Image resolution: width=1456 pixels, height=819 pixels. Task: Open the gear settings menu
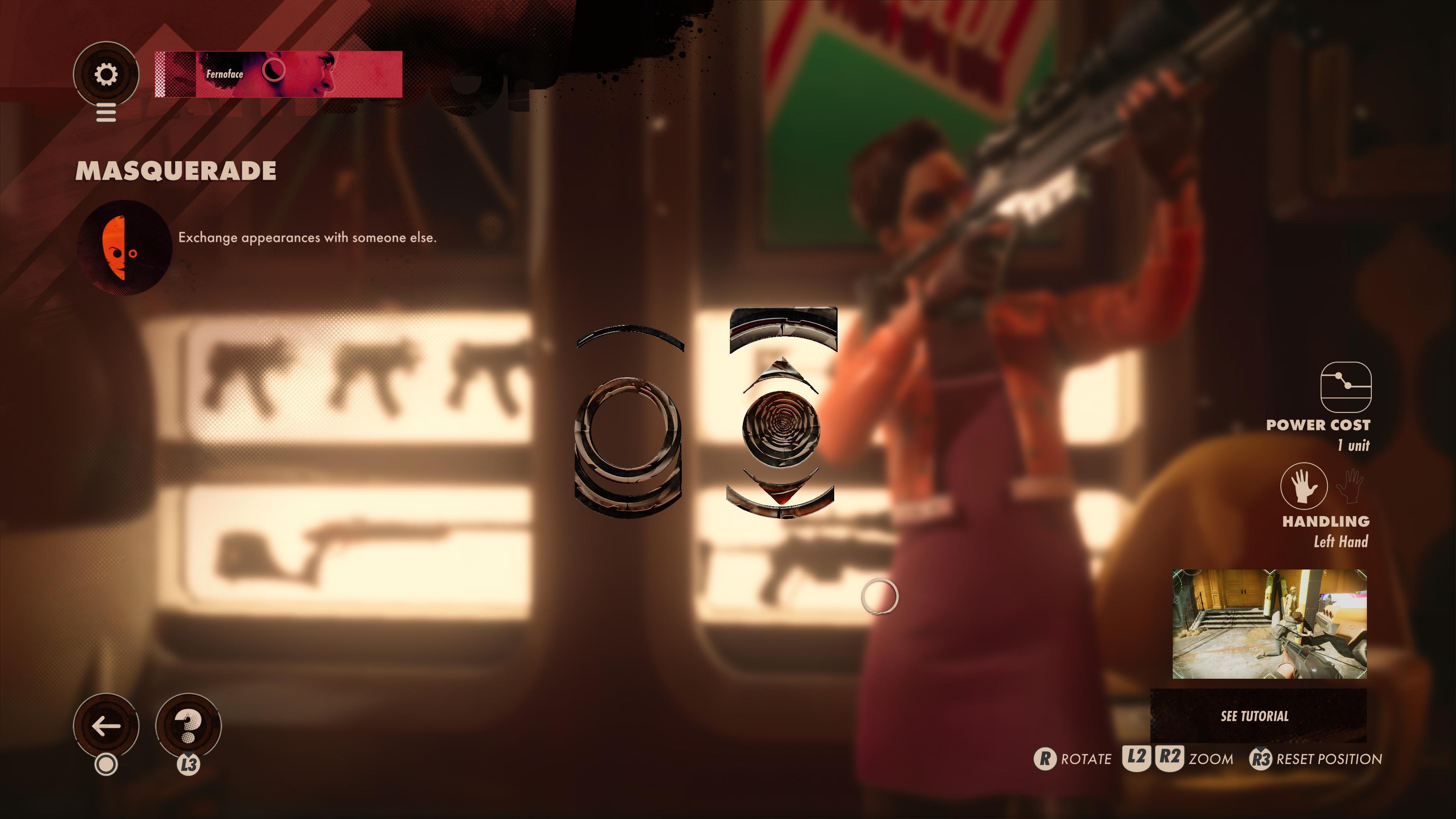106,74
